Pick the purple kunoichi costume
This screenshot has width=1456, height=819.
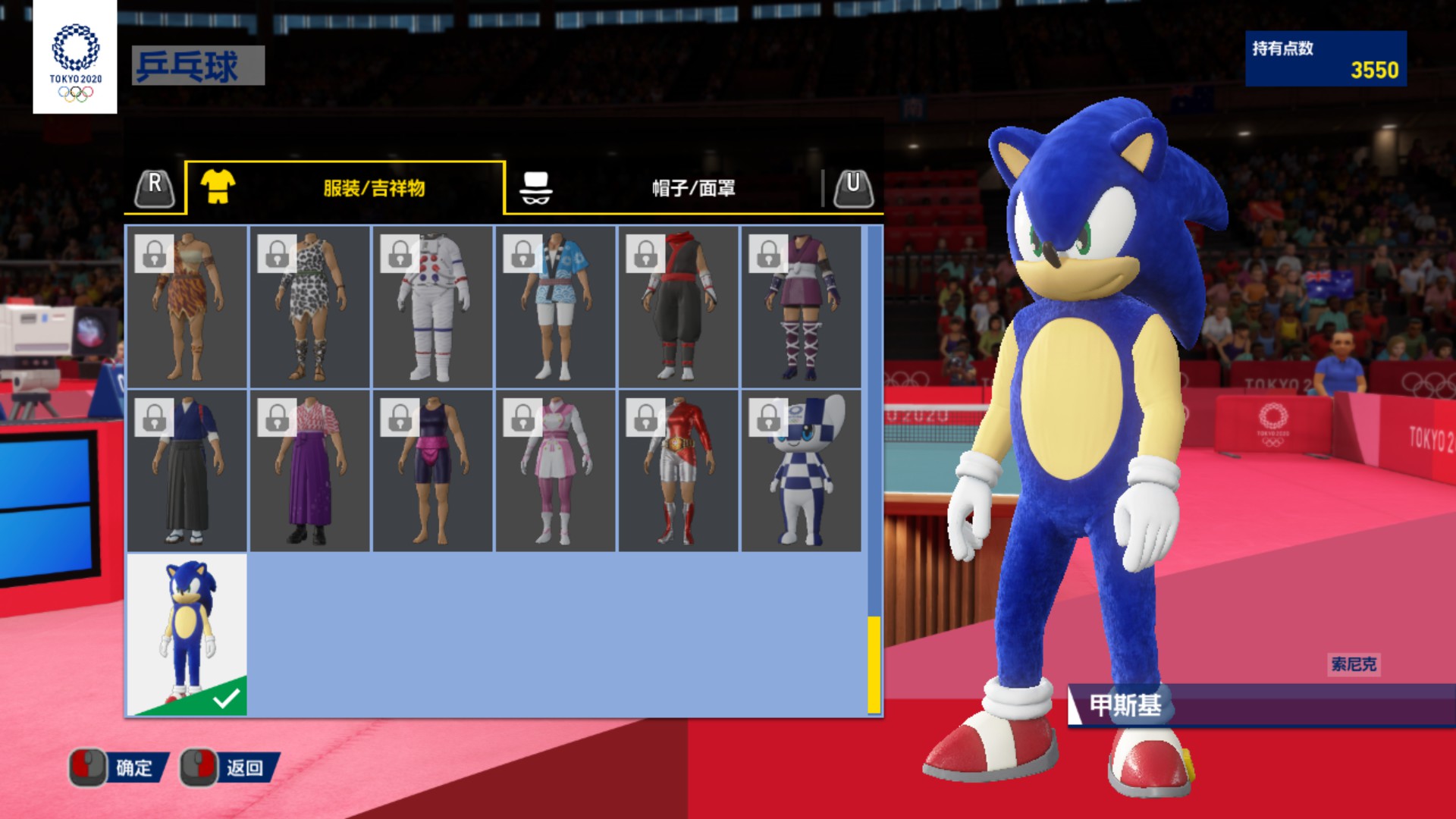point(802,306)
